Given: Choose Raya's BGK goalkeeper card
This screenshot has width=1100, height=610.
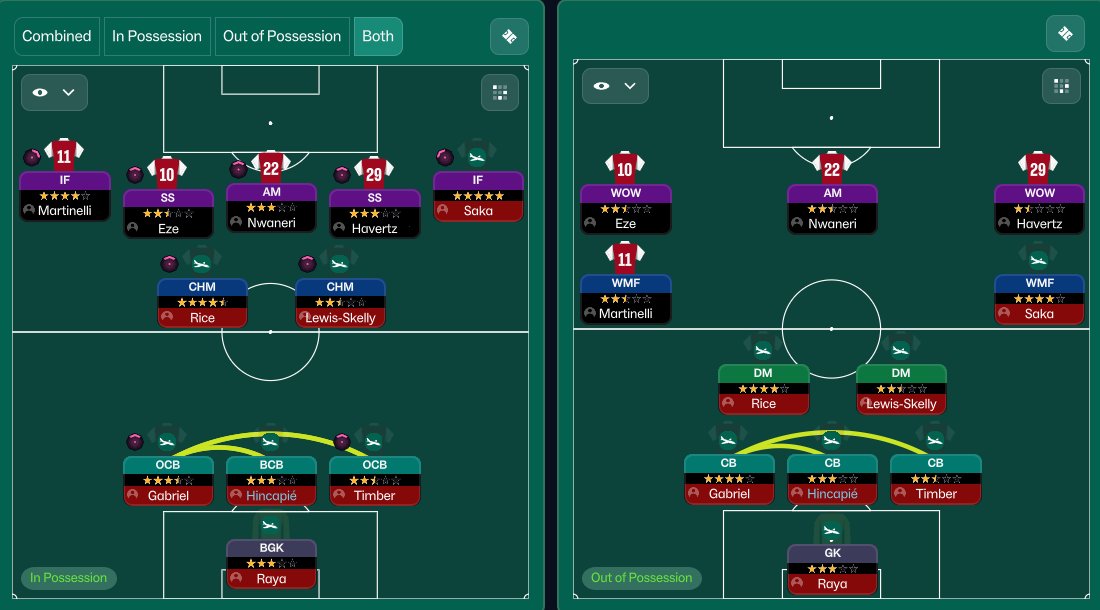Looking at the screenshot, I should (271, 563).
